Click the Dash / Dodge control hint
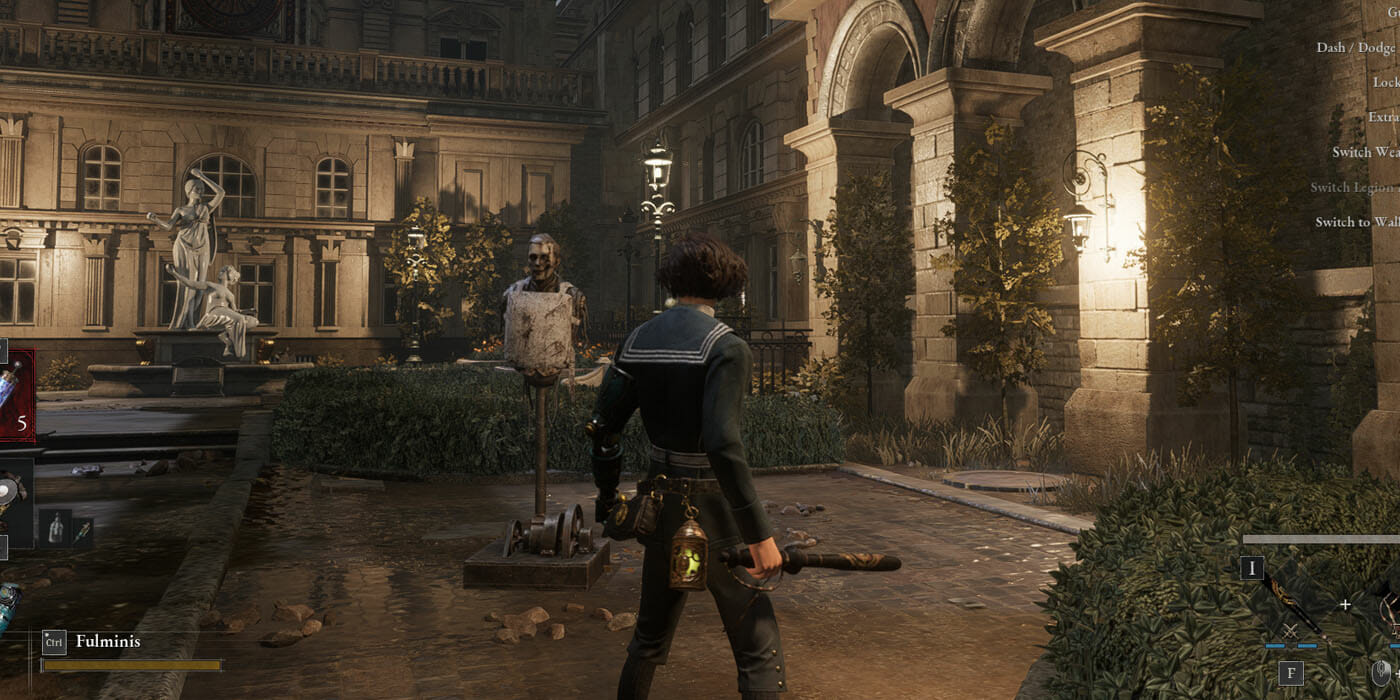Screen dimensions: 1400x700 pos(1356,47)
